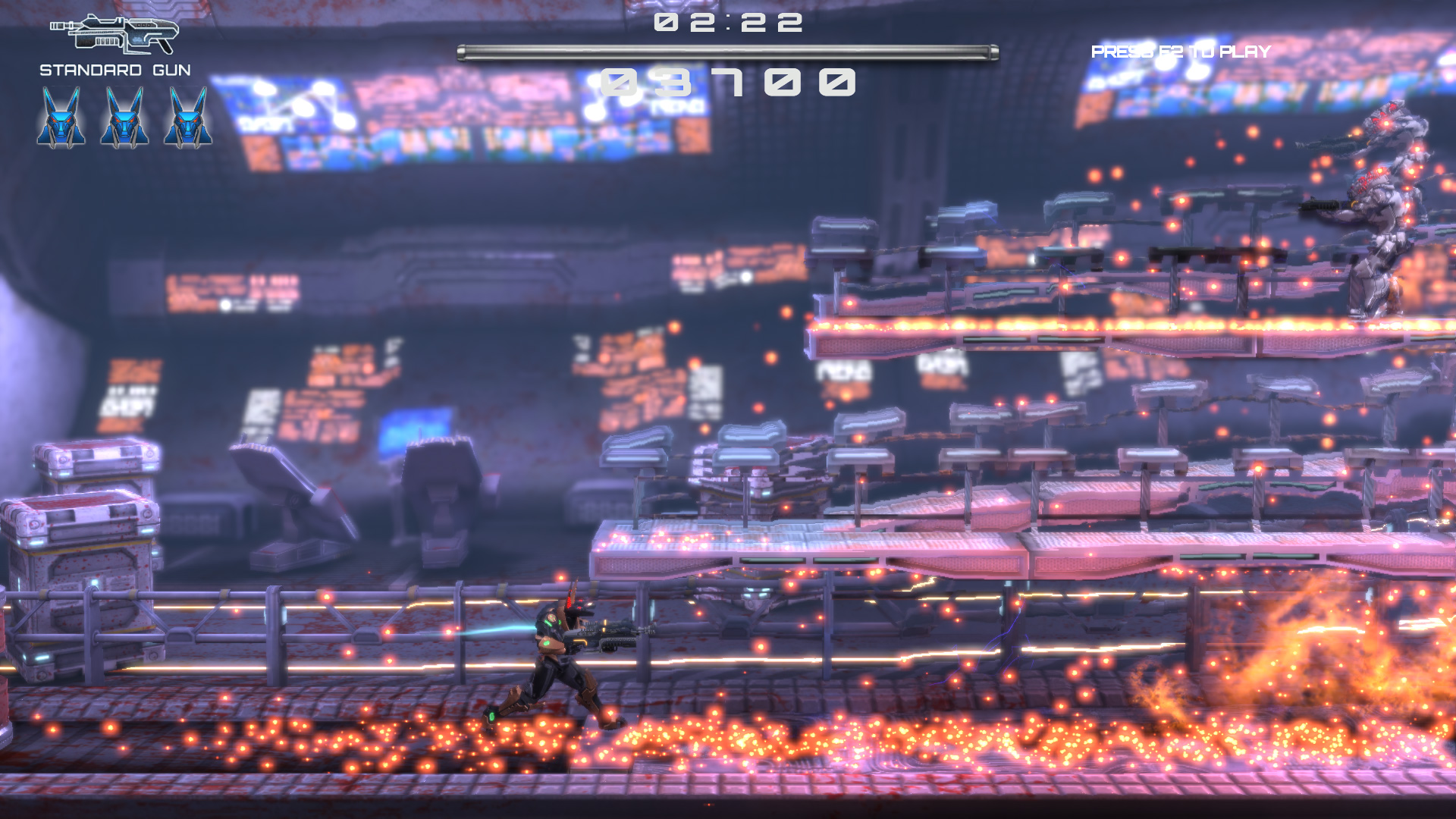This screenshot has width=1456, height=819.
Task: Toggle the PRESS F2 TO PLAY prompt
Action: click(1179, 52)
